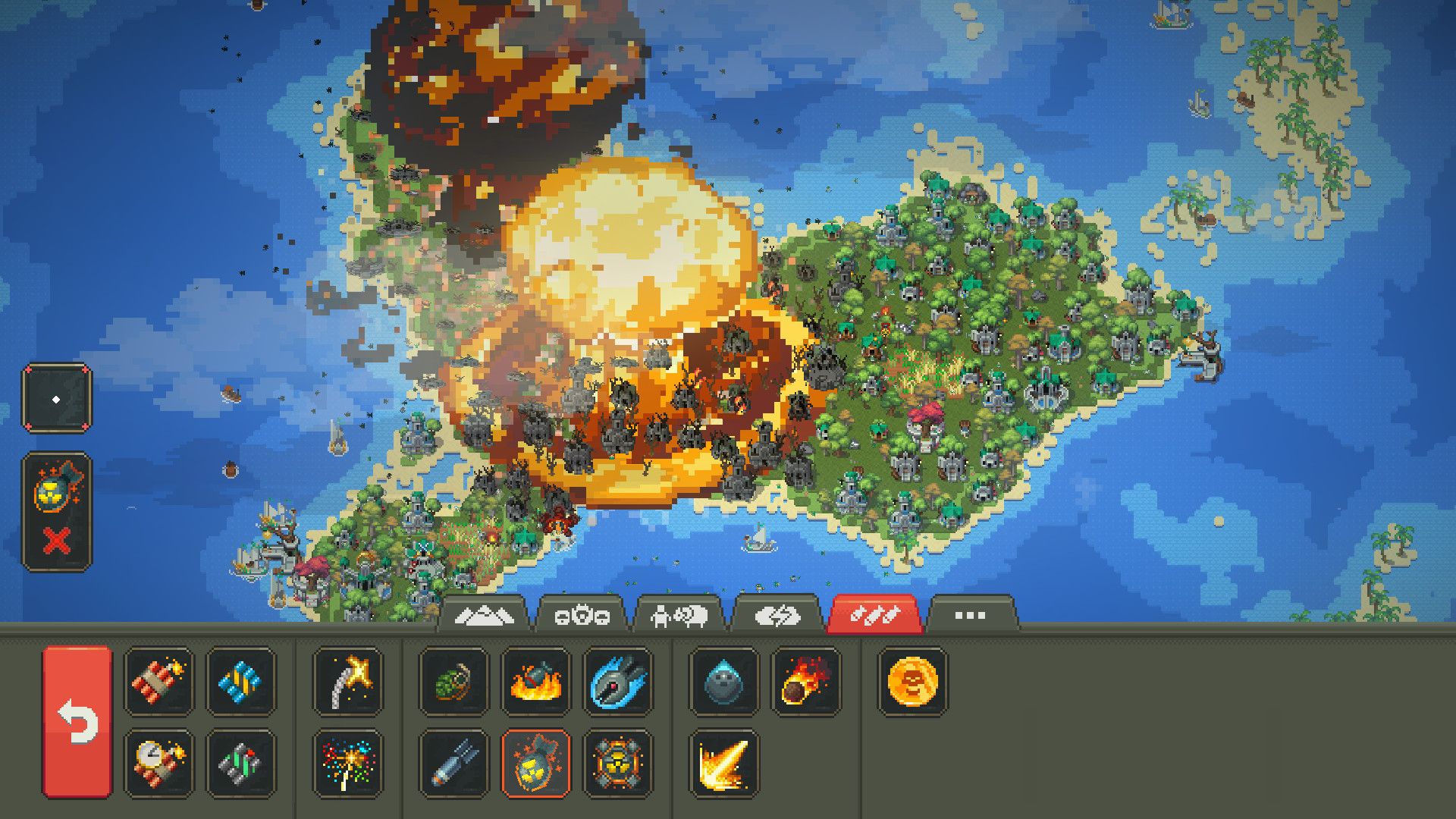Select the dark acid droplet power

[723, 681]
